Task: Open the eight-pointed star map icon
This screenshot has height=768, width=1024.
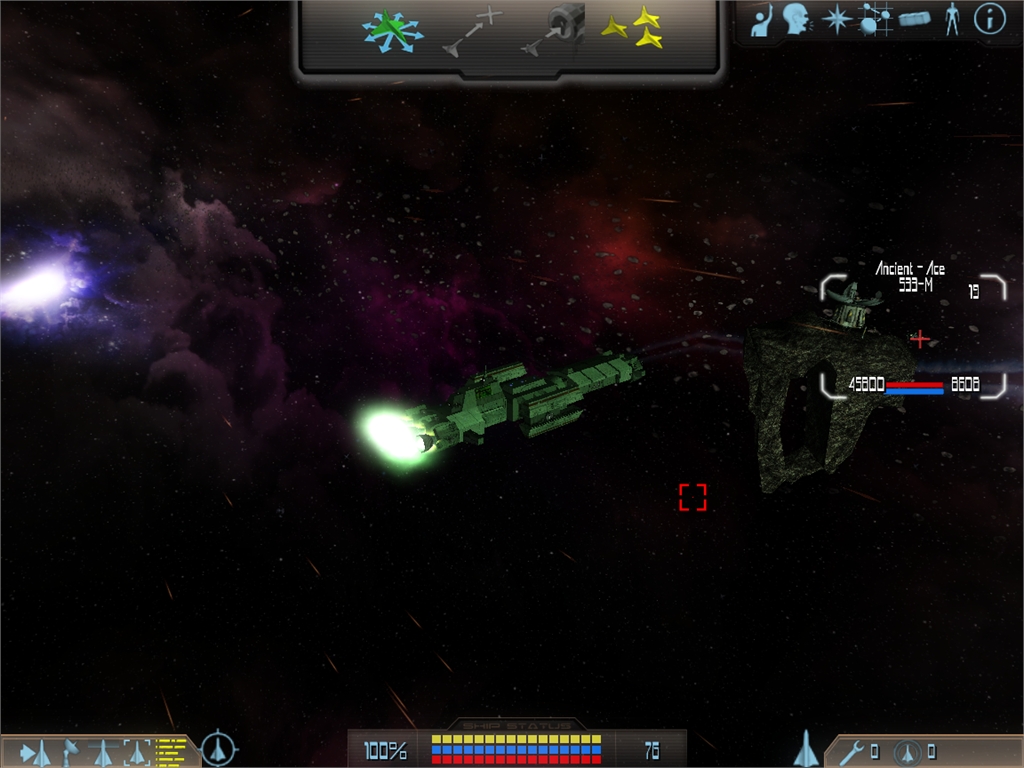Action: (x=836, y=19)
